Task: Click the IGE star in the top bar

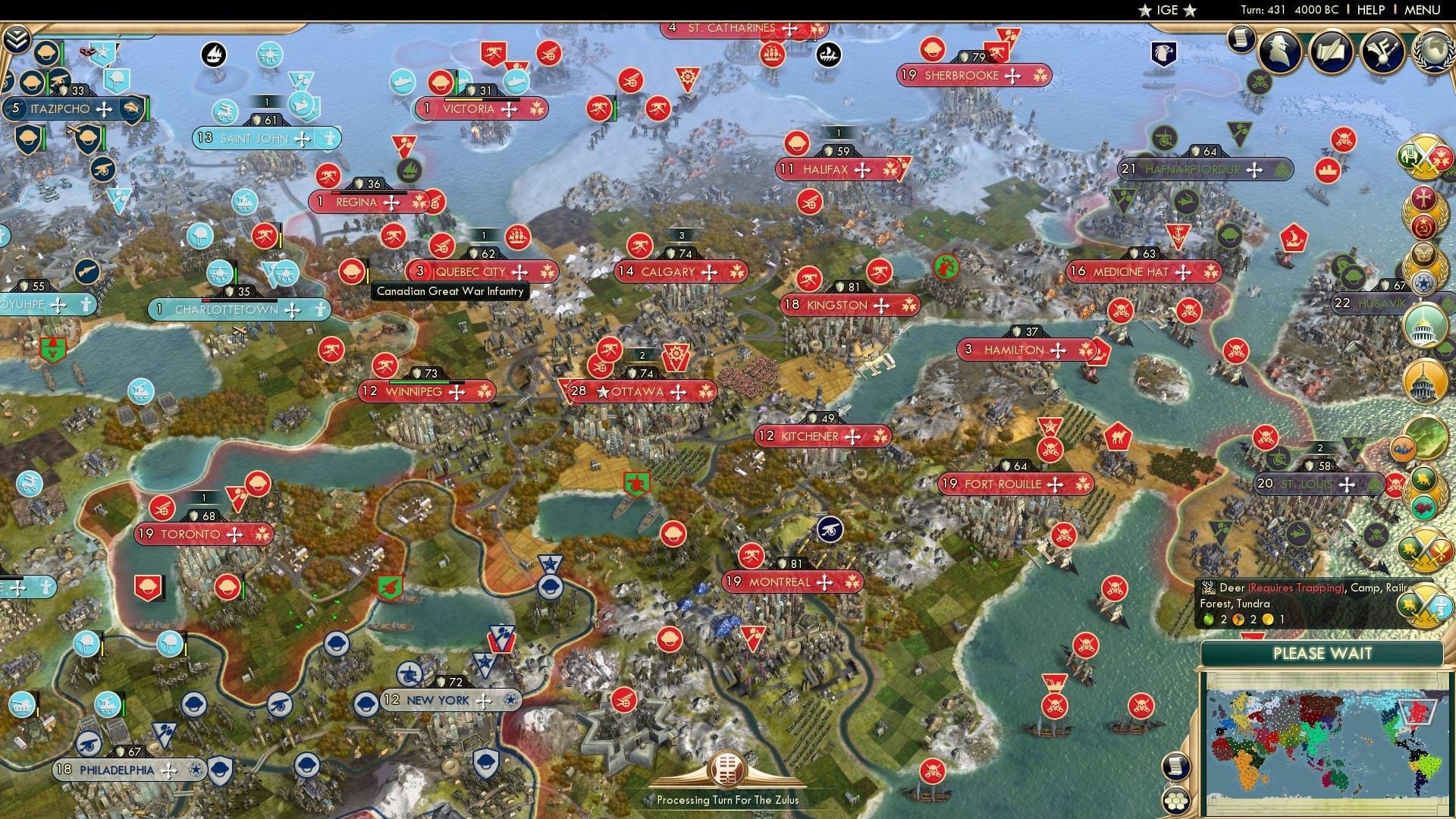Action: tap(1145, 10)
